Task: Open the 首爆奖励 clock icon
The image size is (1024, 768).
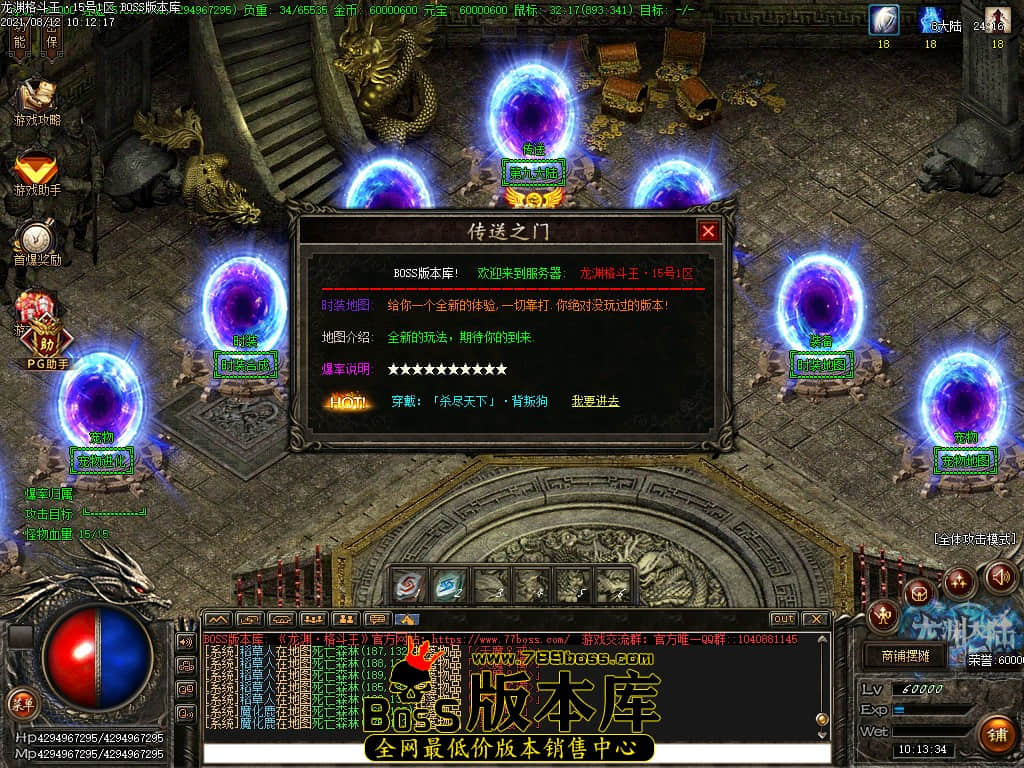Action: [x=37, y=240]
